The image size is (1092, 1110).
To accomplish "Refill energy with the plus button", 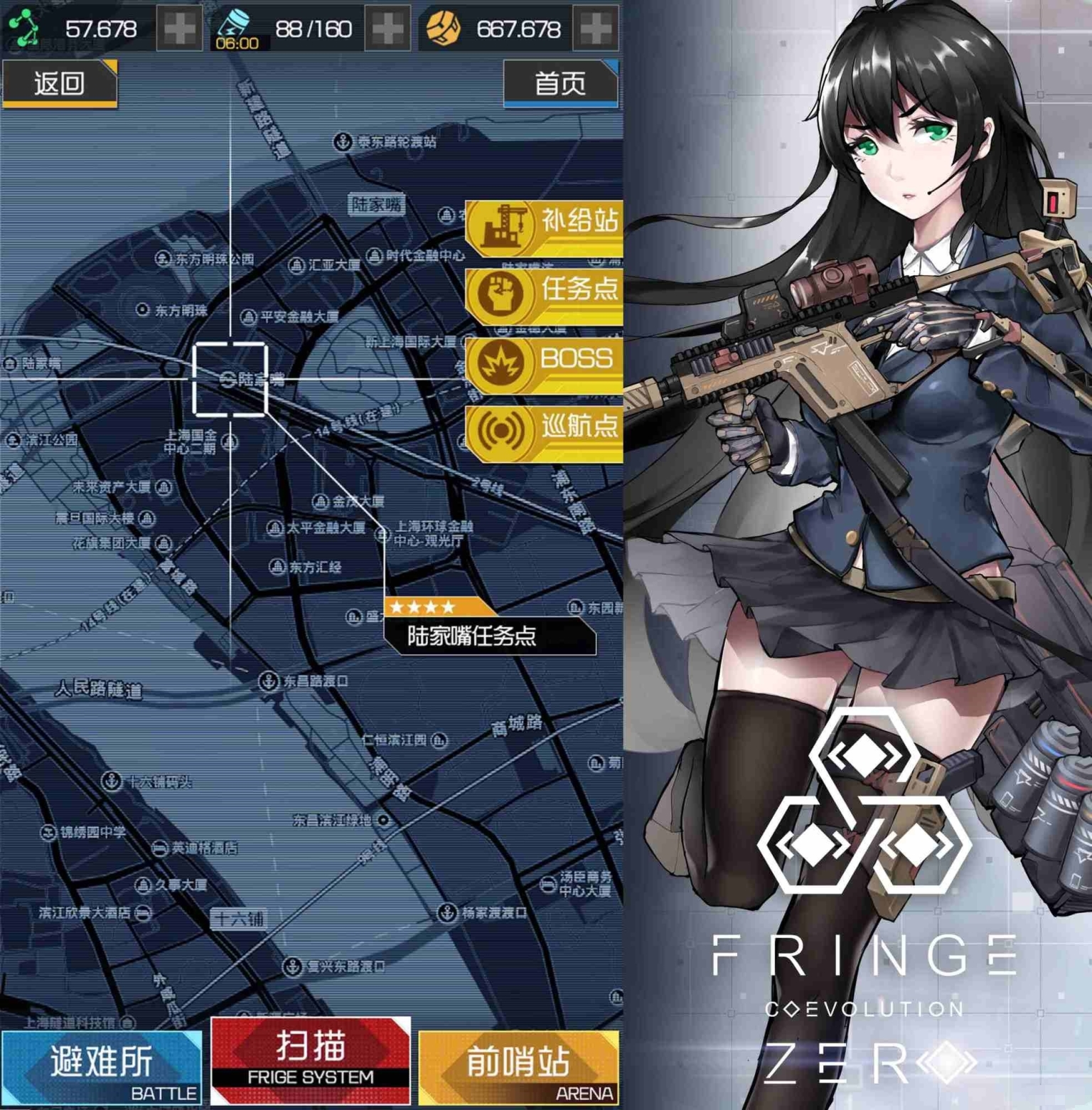I will click(387, 29).
